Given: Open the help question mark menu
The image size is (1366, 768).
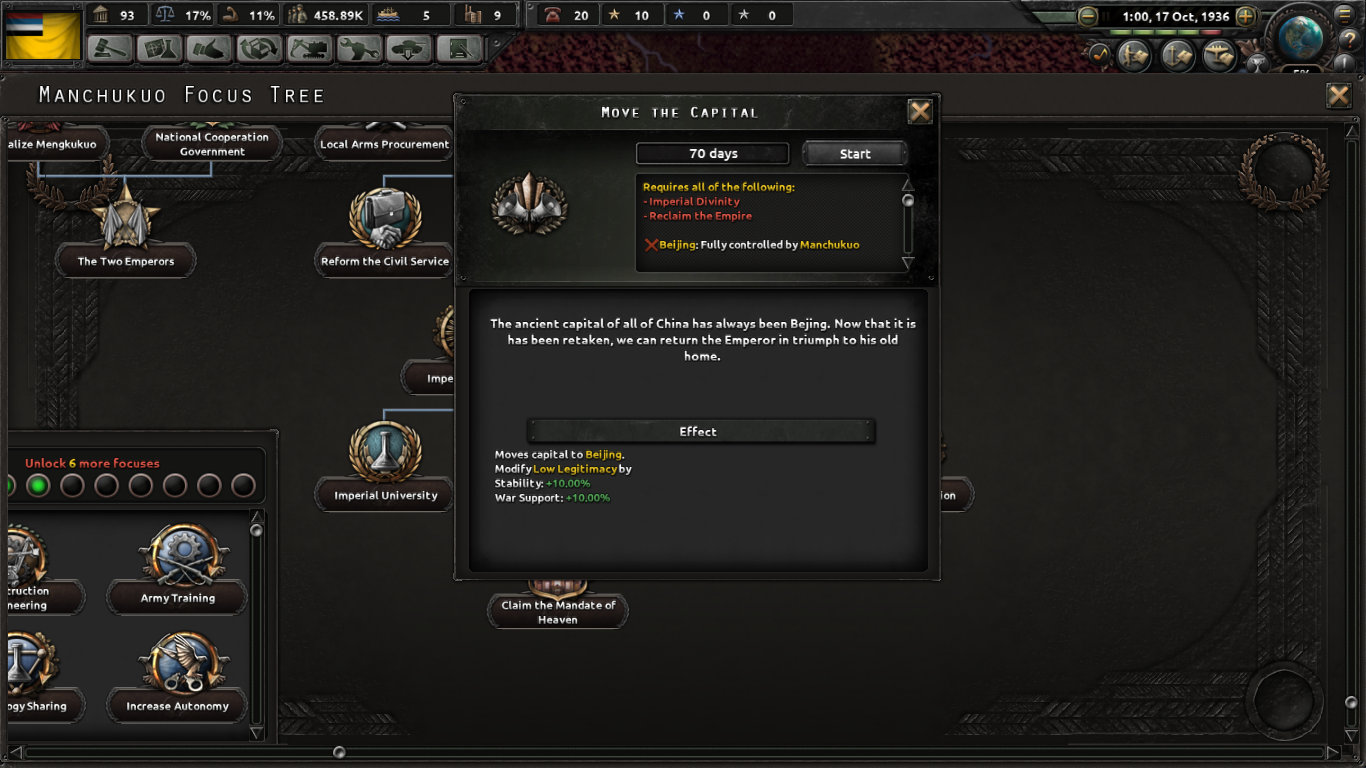Looking at the screenshot, I should [x=1350, y=38].
